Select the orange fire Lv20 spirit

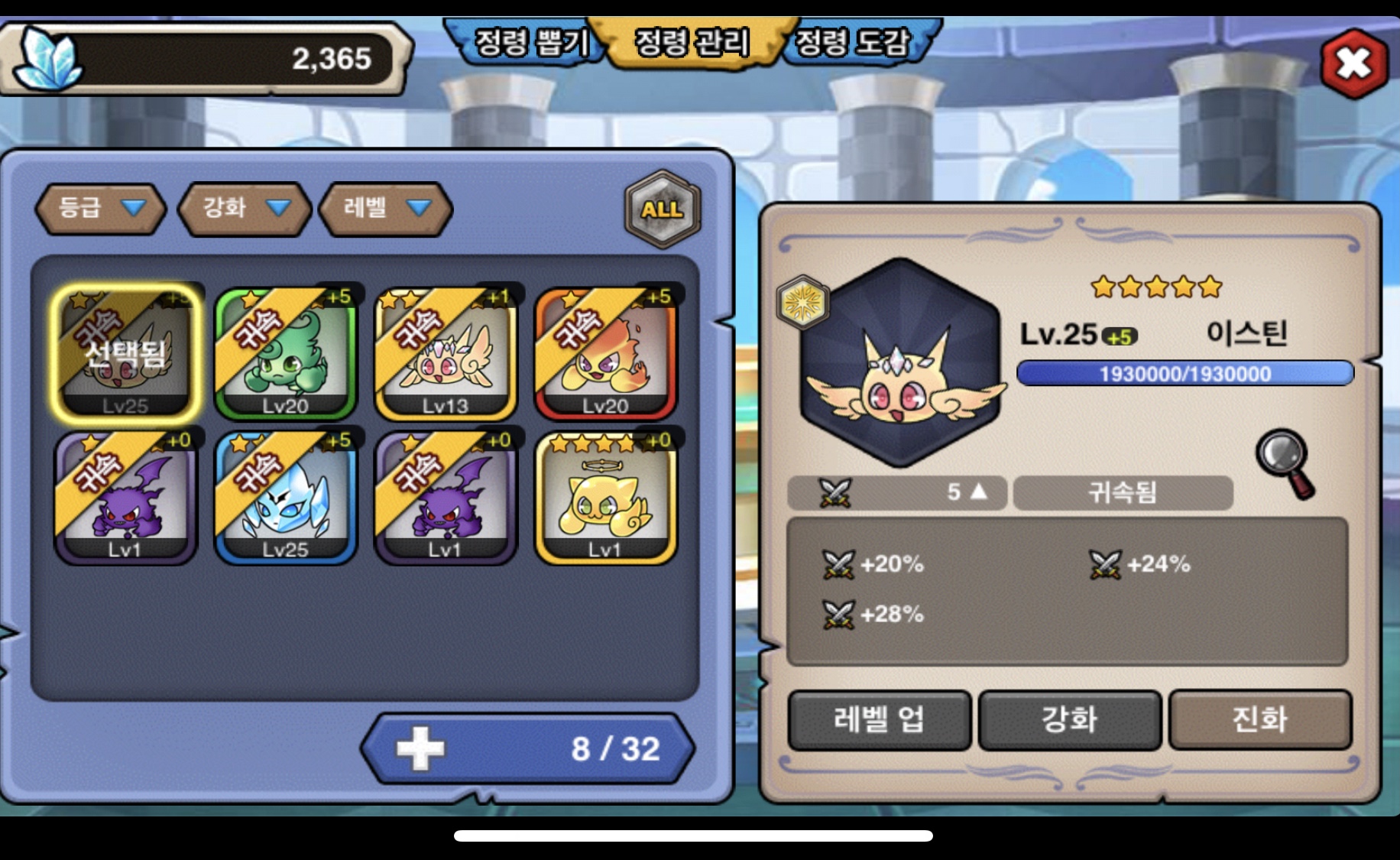click(x=605, y=353)
